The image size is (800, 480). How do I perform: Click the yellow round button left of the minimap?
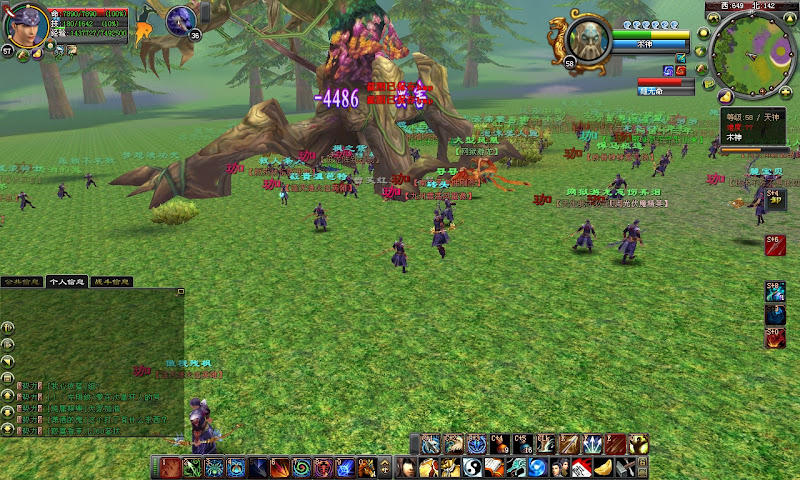point(702,34)
